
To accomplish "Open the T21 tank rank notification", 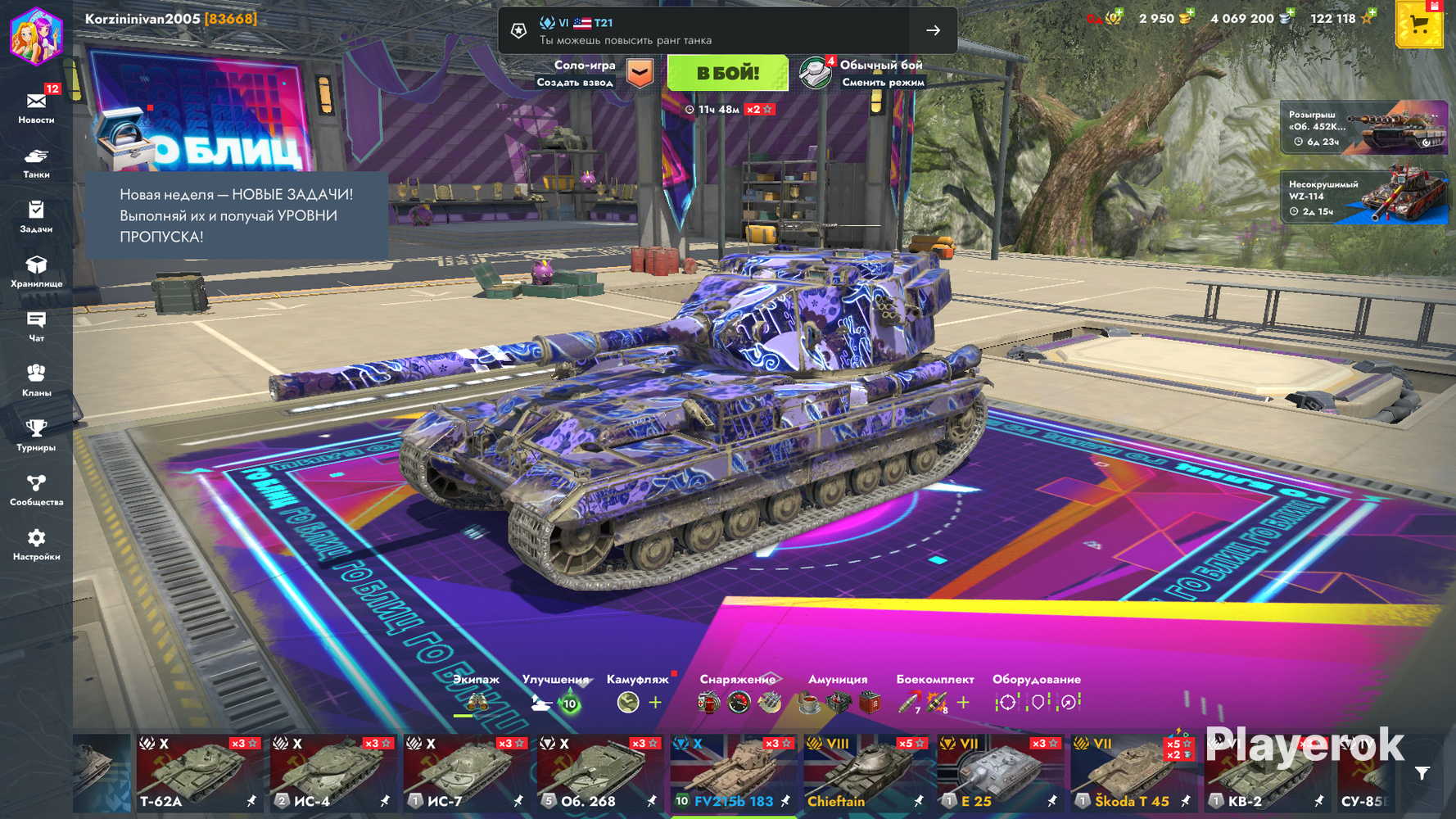I will point(727,30).
